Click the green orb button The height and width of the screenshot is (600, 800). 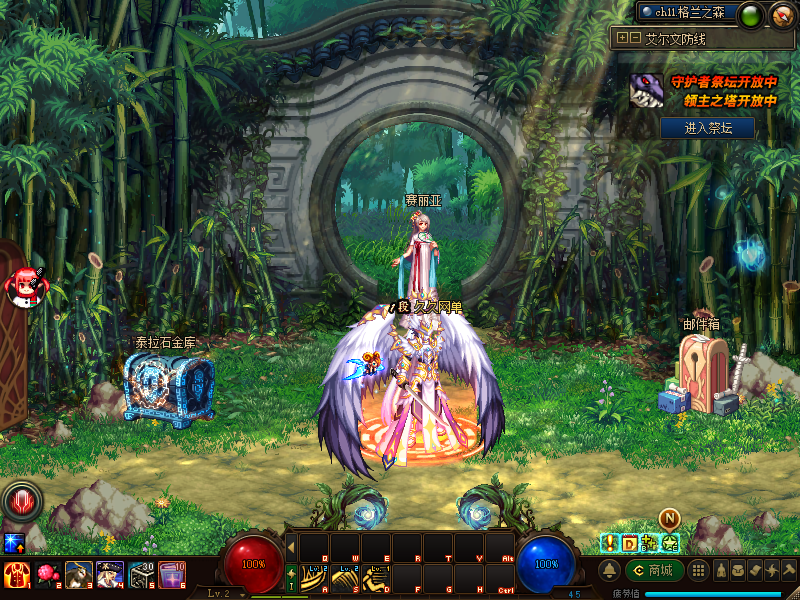[x=751, y=14]
